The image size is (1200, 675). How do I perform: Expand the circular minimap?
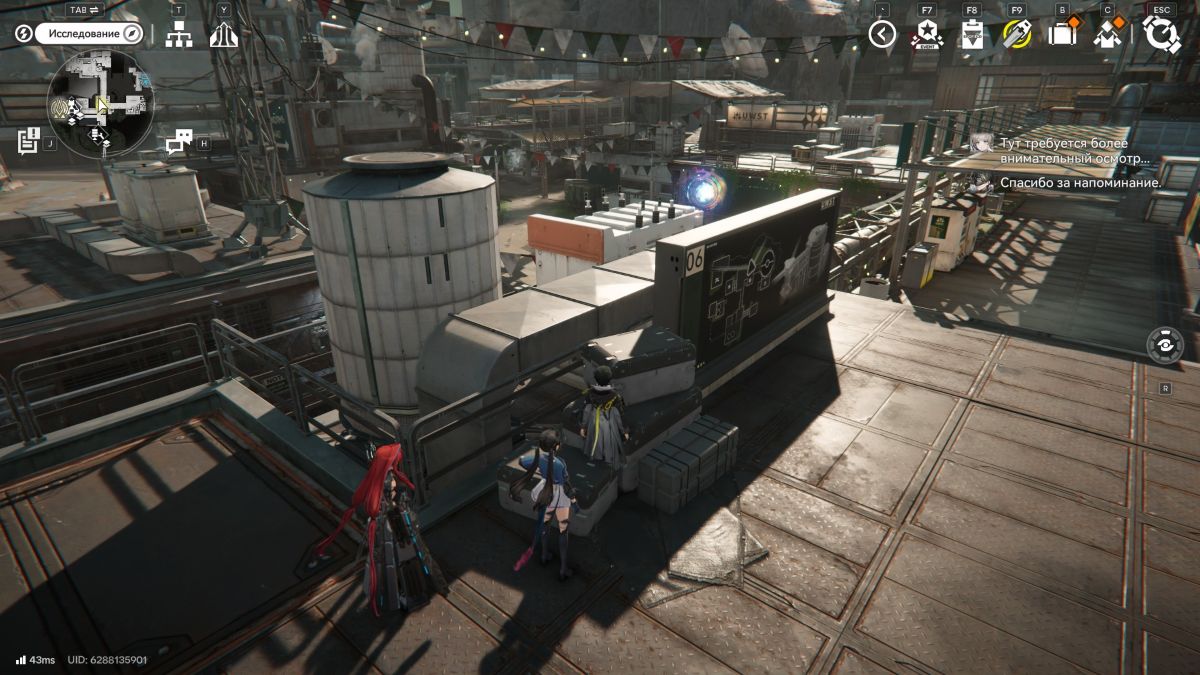100,103
